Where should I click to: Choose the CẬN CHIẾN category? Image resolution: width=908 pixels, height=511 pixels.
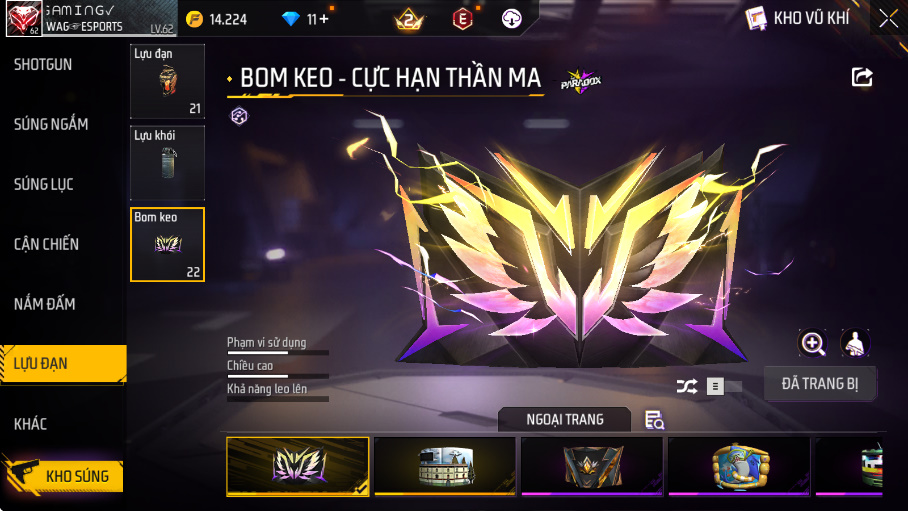[x=46, y=244]
